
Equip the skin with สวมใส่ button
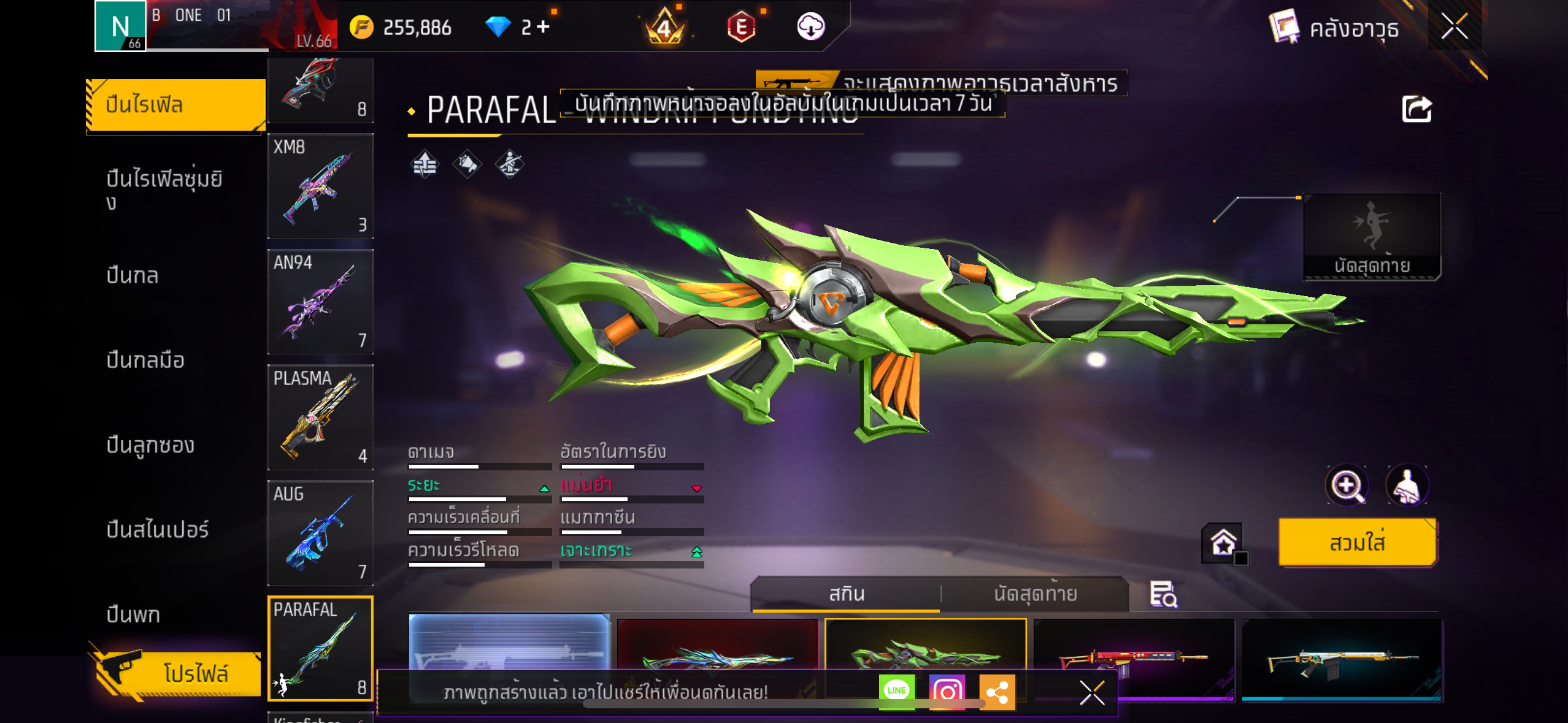[x=1357, y=543]
